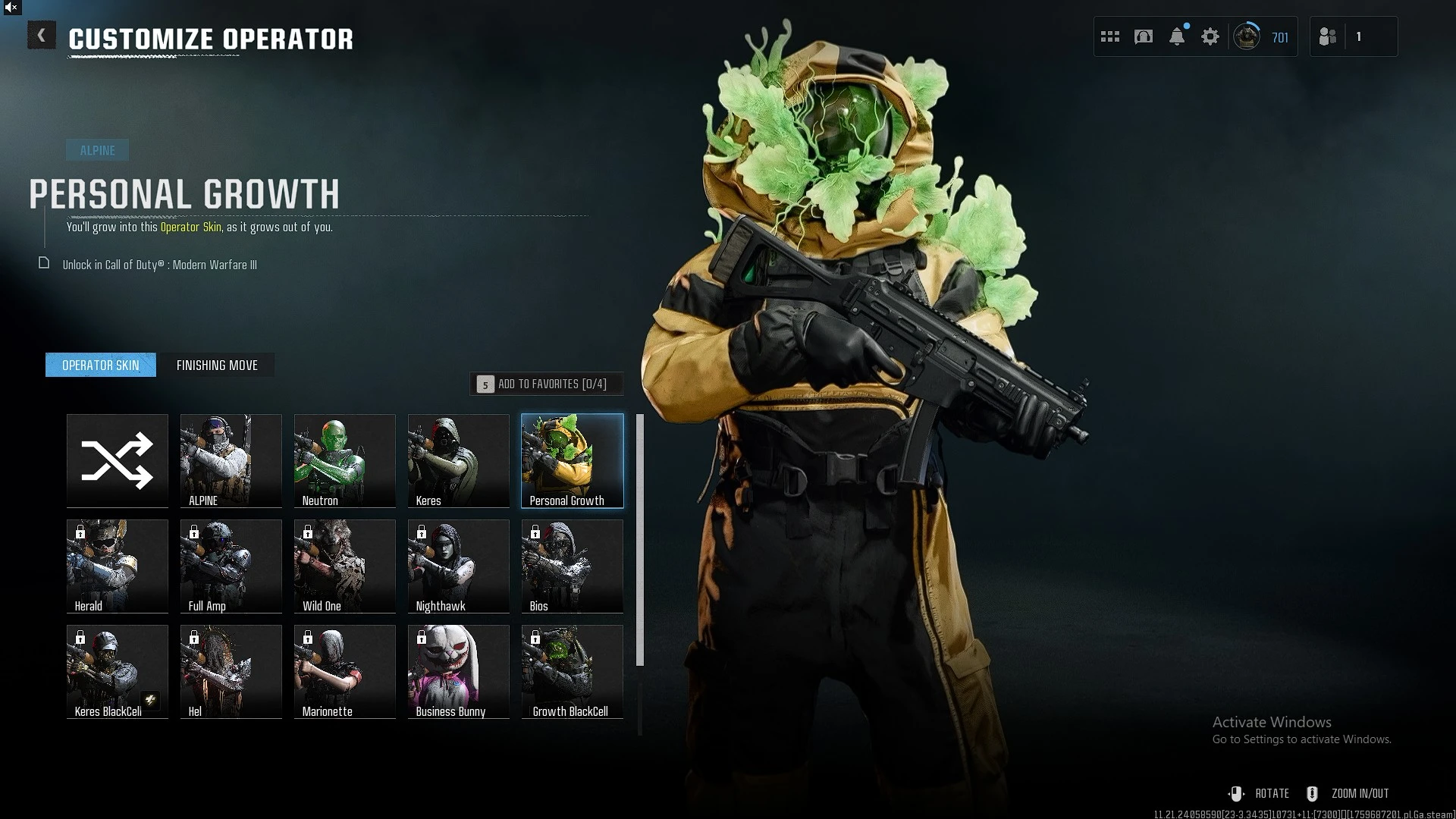This screenshot has width=1456, height=819.
Task: Equip the Neutron skin
Action: tap(345, 460)
